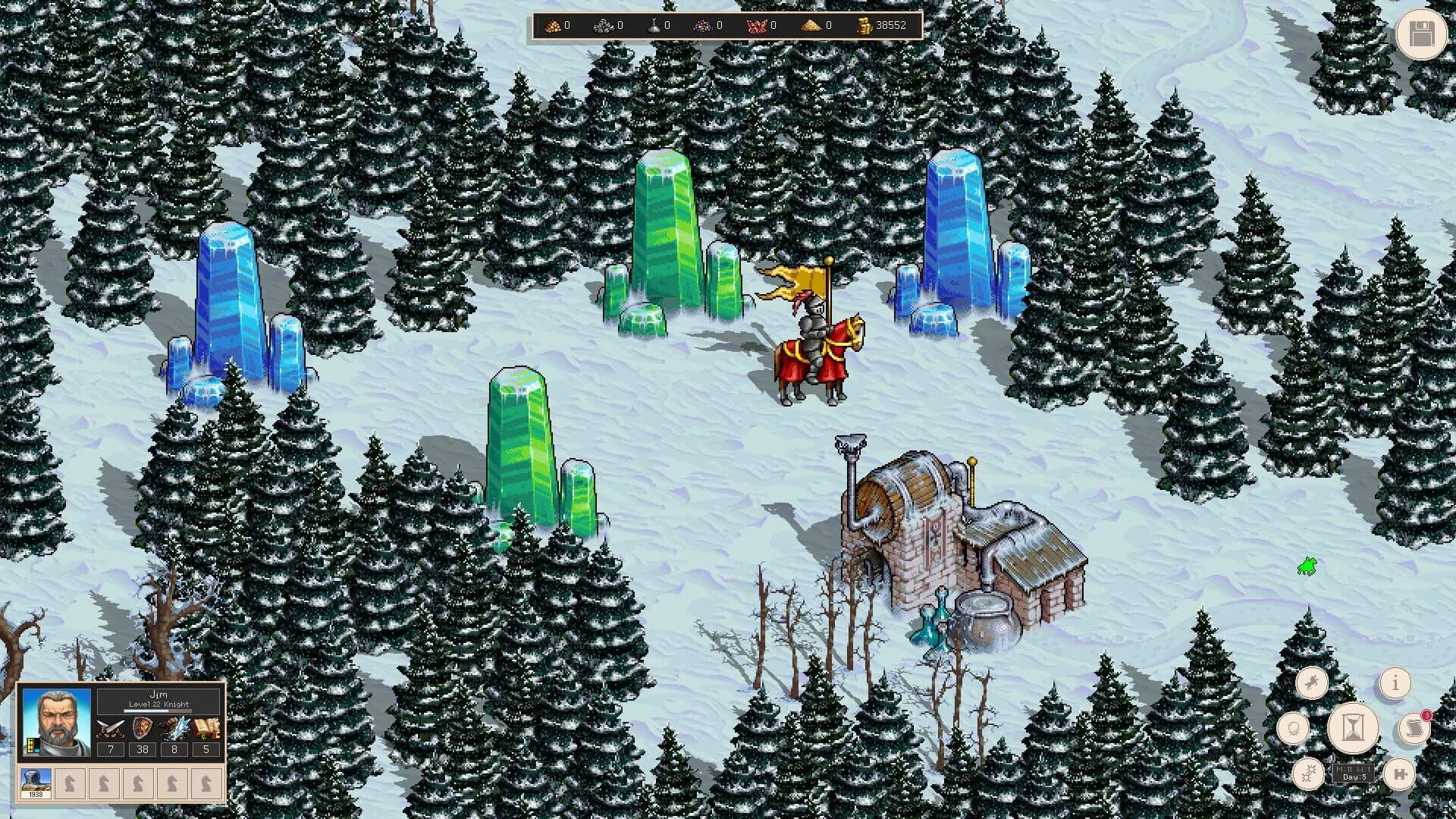This screenshot has height=819, width=1456.
Task: Click the Level 22 Knight label
Action: 158,704
